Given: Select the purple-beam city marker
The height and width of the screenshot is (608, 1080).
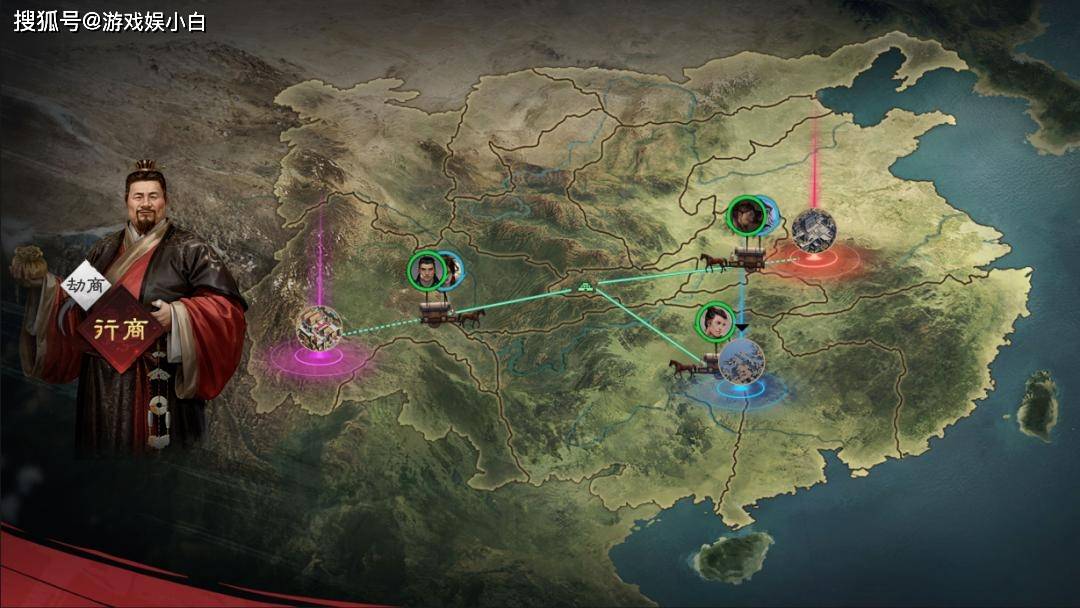Looking at the screenshot, I should point(319,327).
